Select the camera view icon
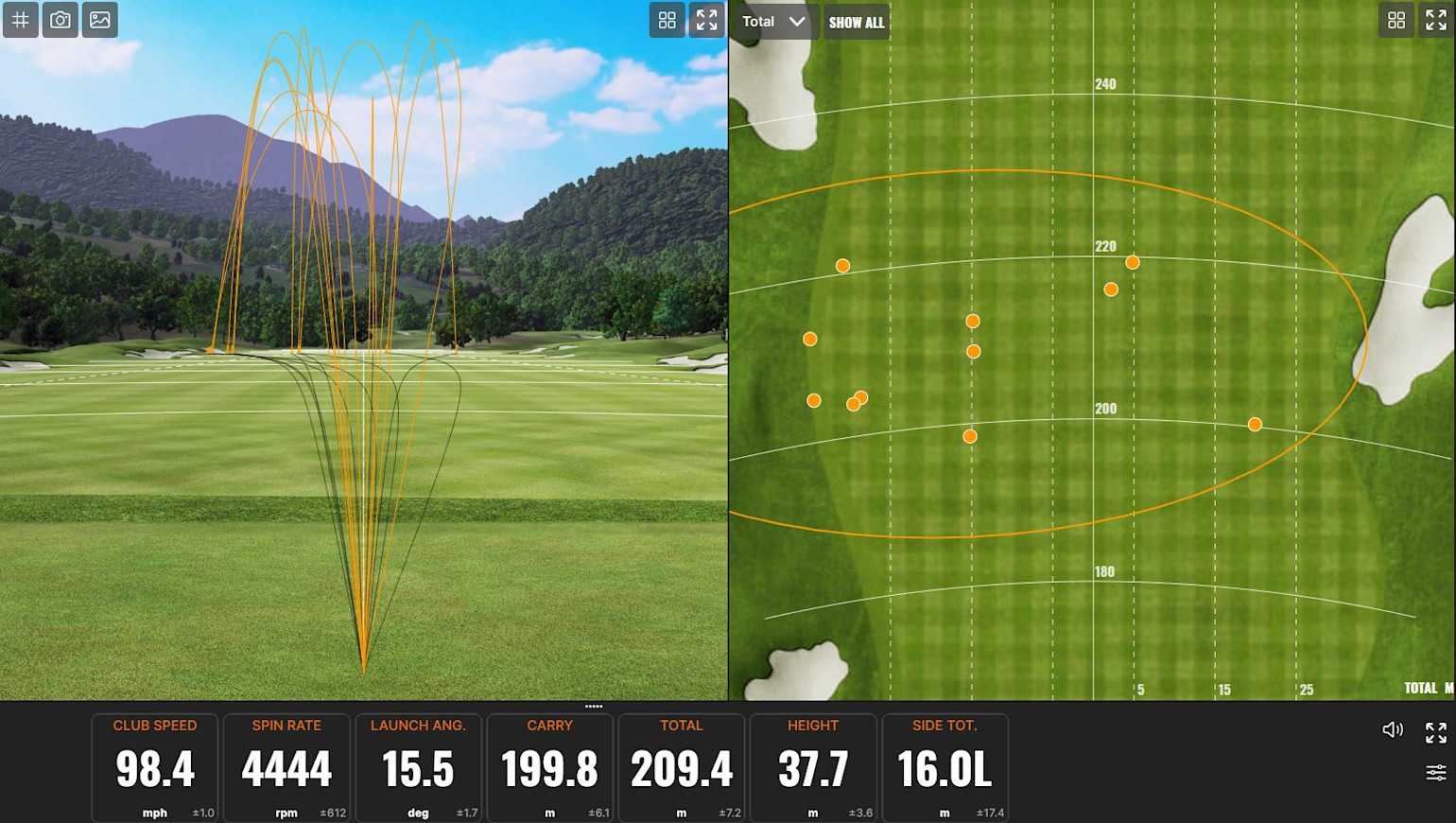 (61, 20)
